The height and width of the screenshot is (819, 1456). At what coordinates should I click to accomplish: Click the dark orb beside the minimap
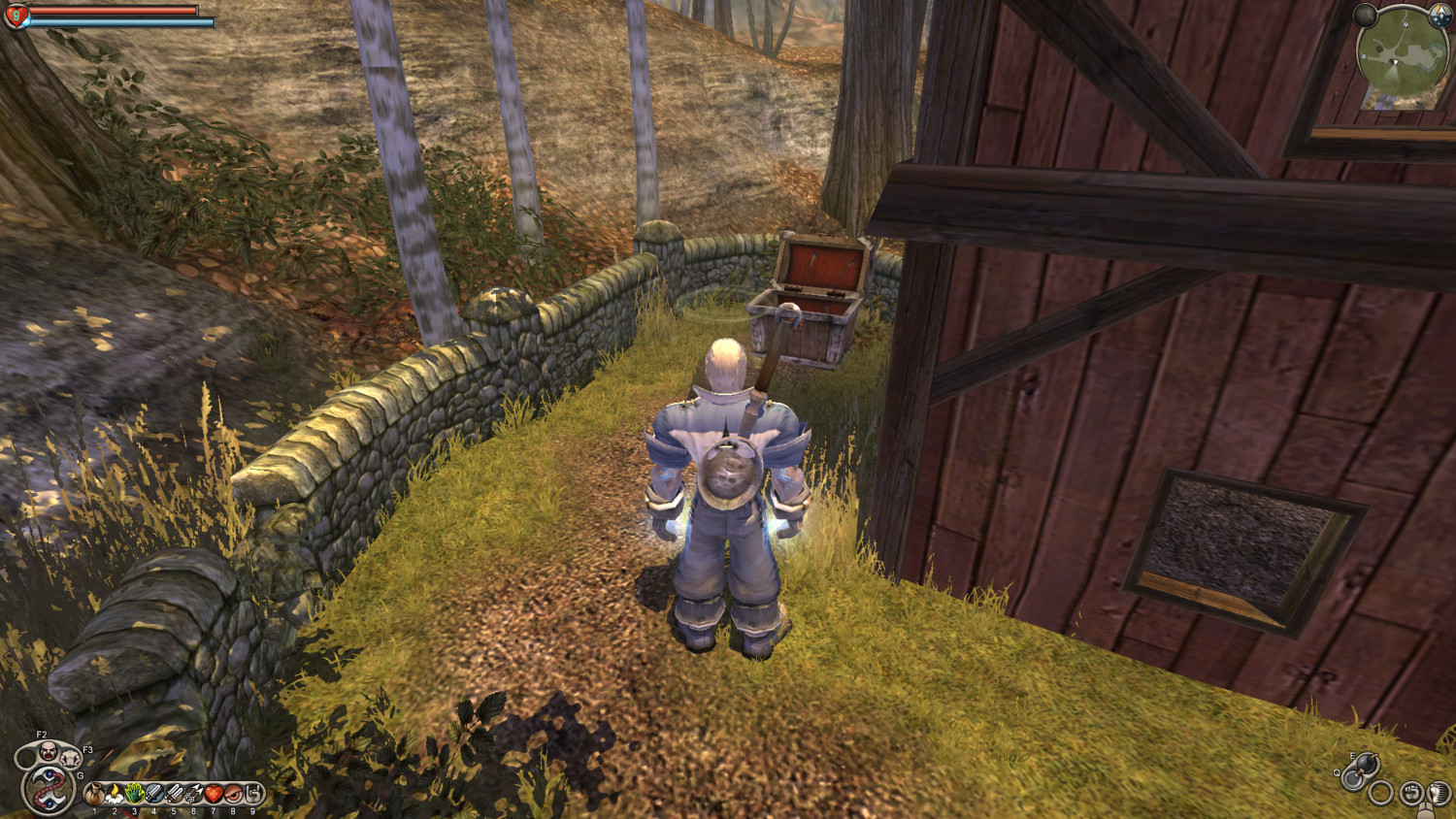[1366, 16]
